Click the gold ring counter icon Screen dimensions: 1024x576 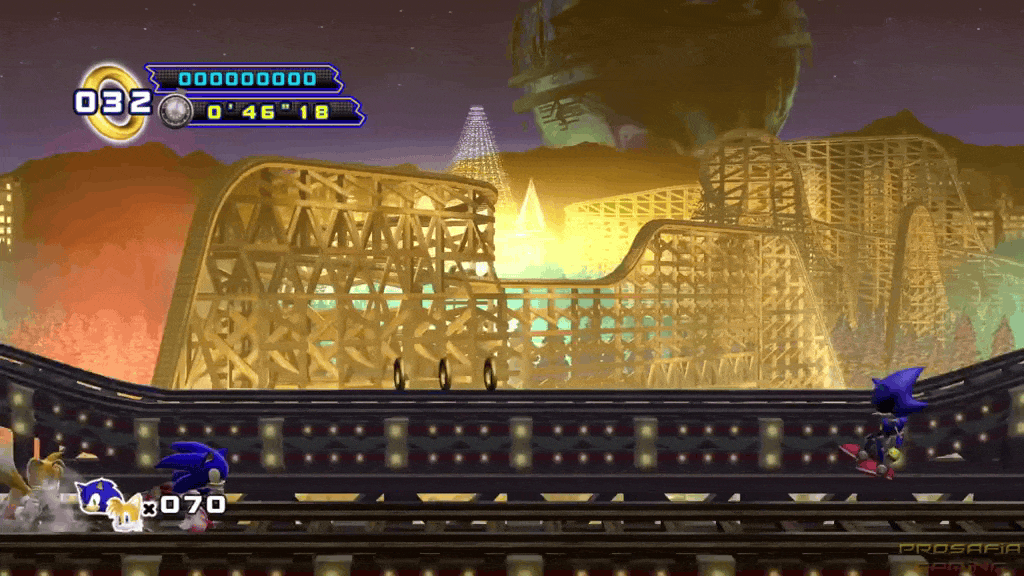coord(112,101)
